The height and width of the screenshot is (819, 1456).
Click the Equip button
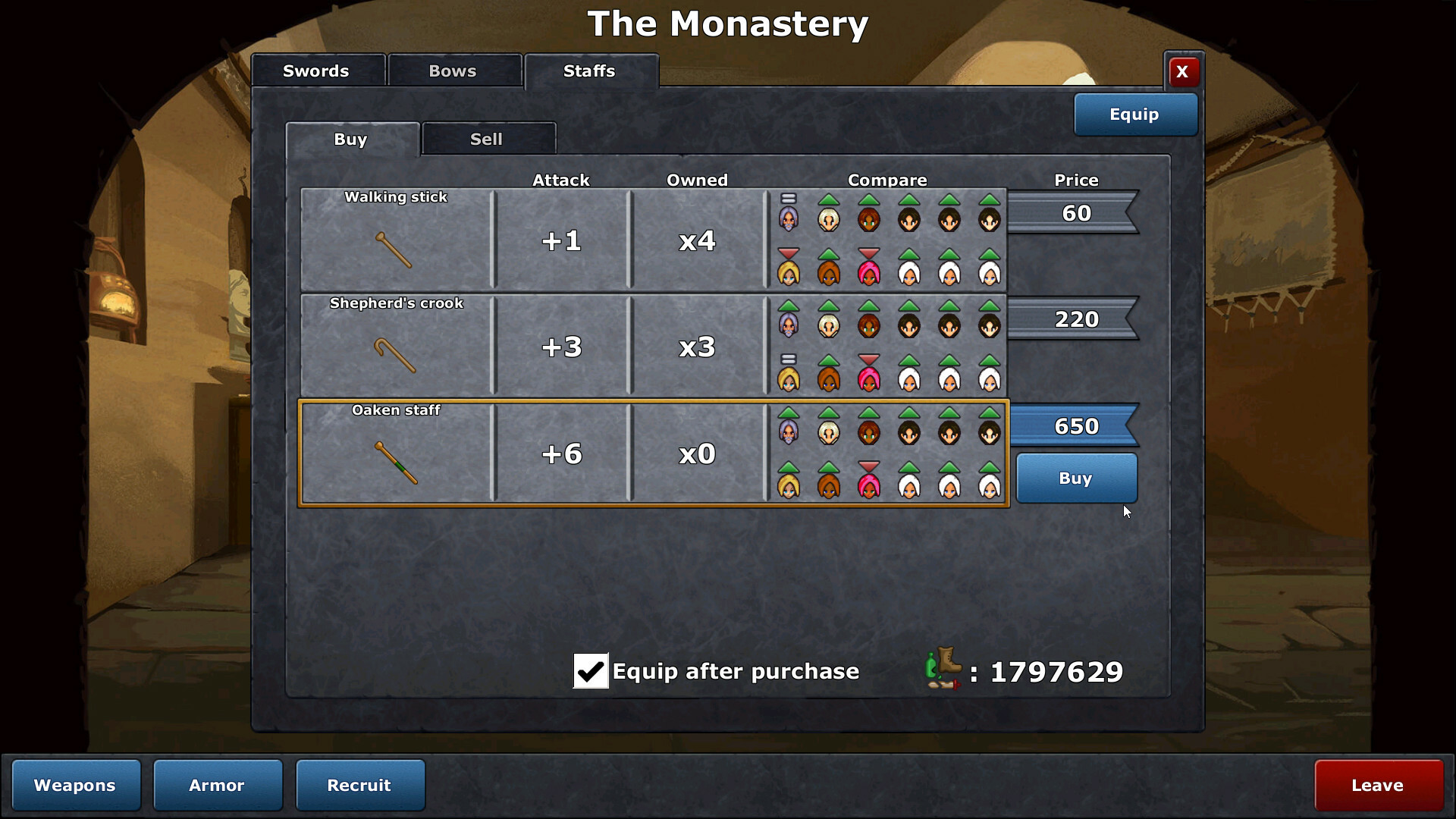(1134, 115)
